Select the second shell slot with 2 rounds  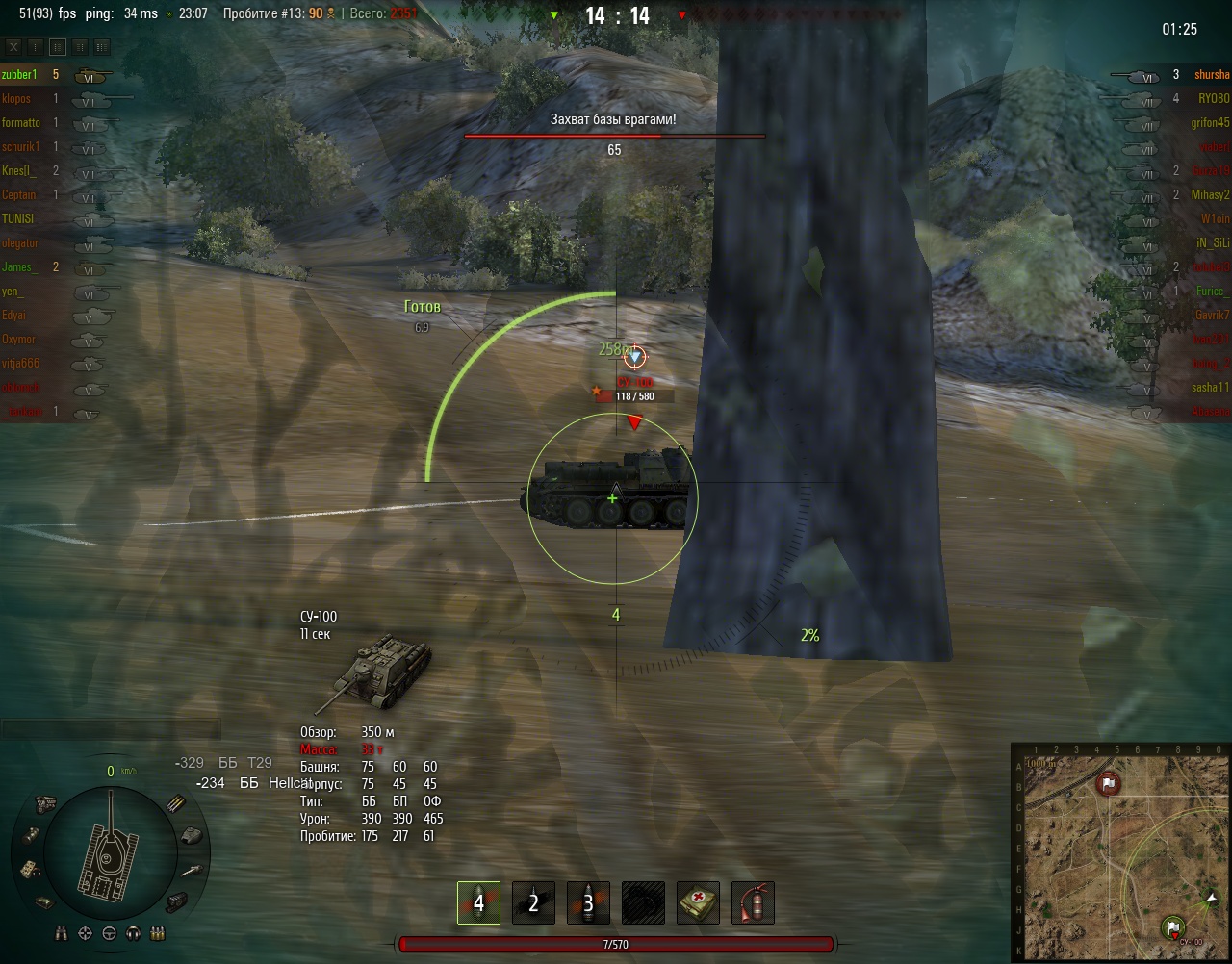pos(533,903)
